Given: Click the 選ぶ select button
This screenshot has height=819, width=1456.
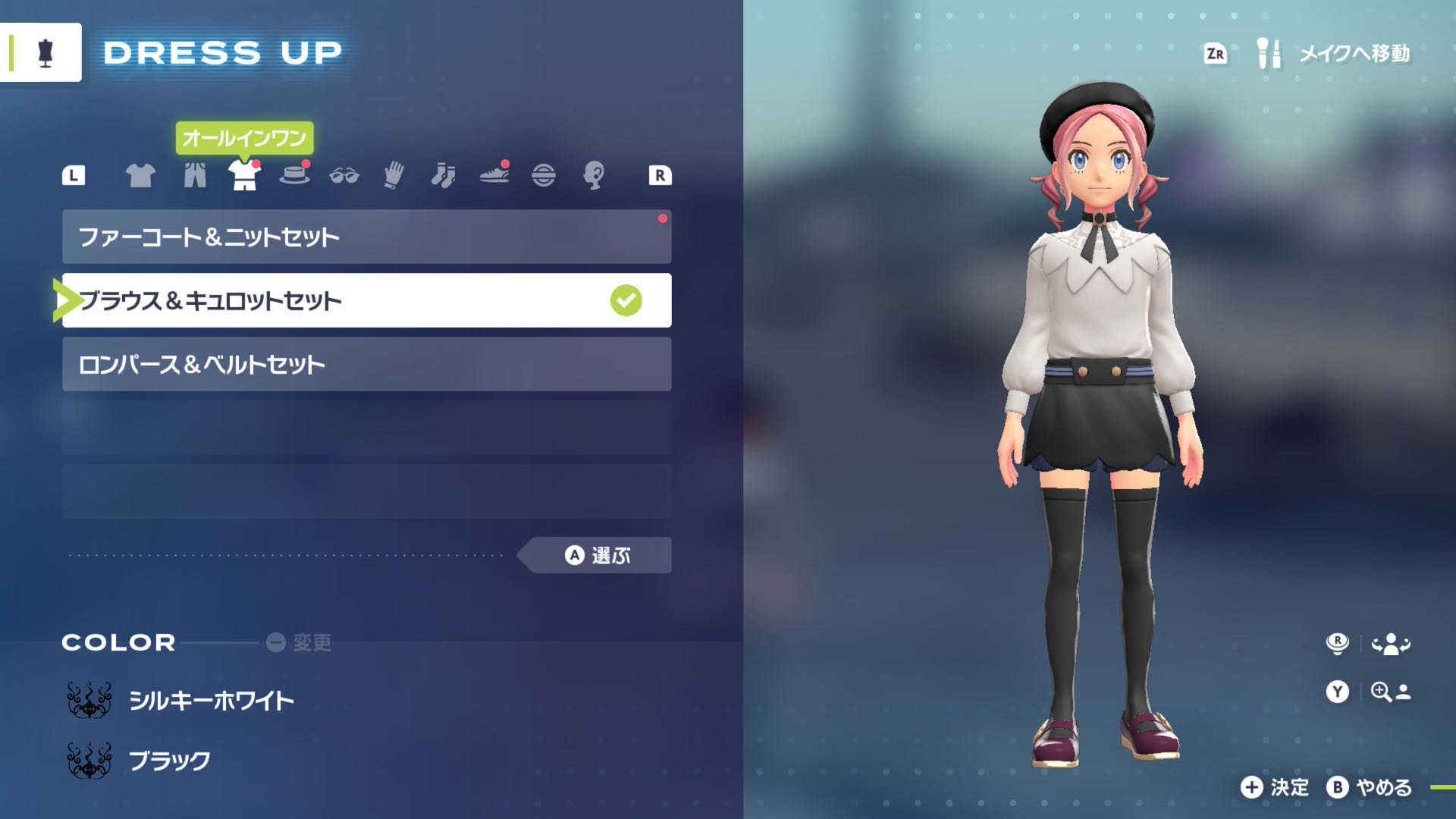Looking at the screenshot, I should point(598,555).
